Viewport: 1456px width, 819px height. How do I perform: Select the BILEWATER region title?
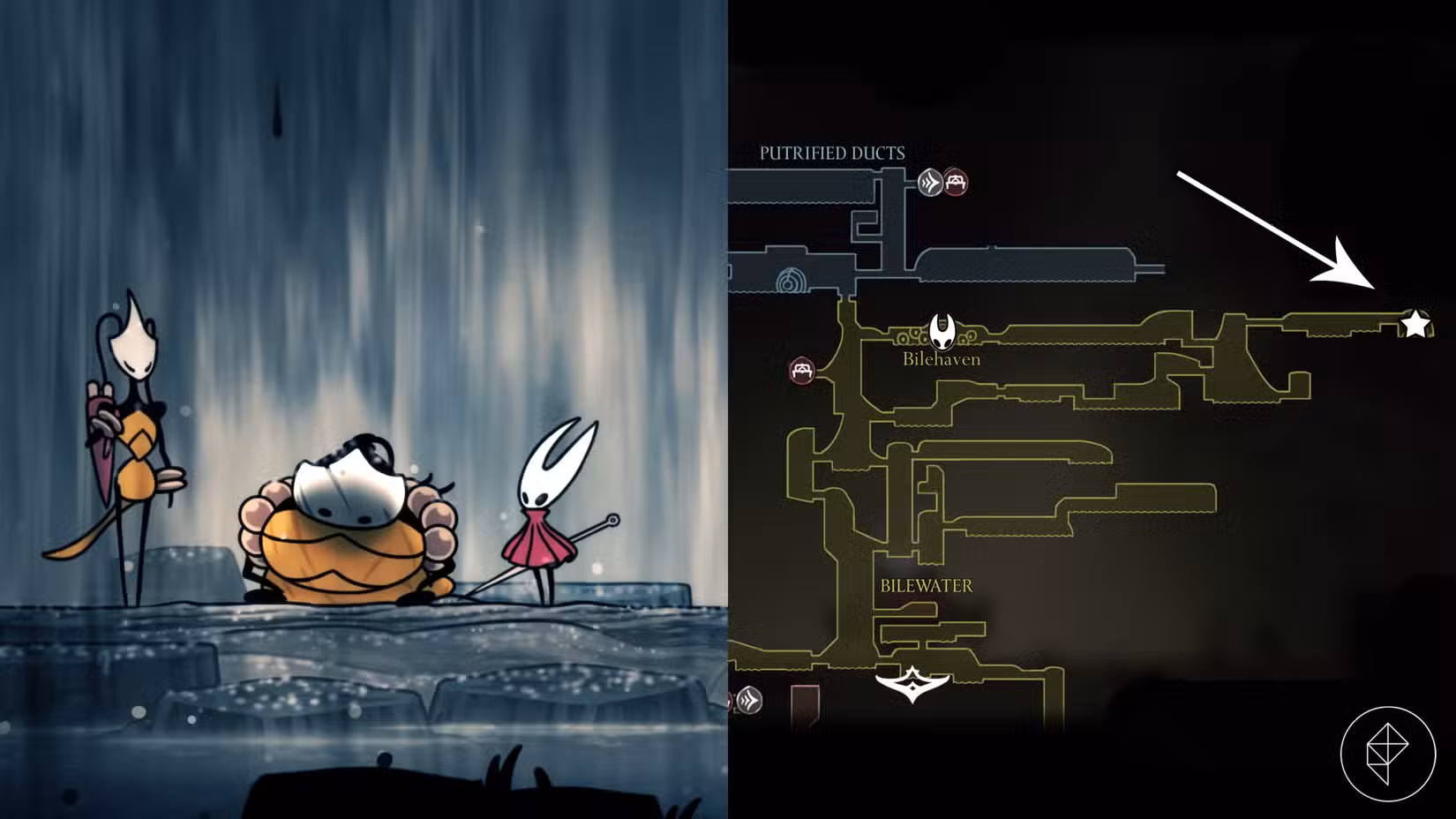pos(927,584)
